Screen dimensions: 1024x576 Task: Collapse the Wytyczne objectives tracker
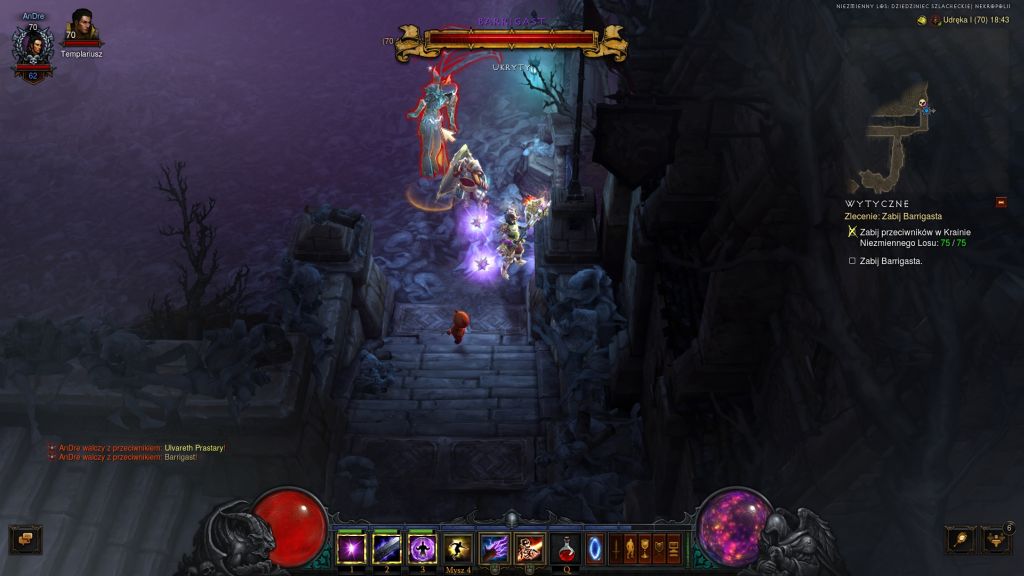(x=1001, y=203)
